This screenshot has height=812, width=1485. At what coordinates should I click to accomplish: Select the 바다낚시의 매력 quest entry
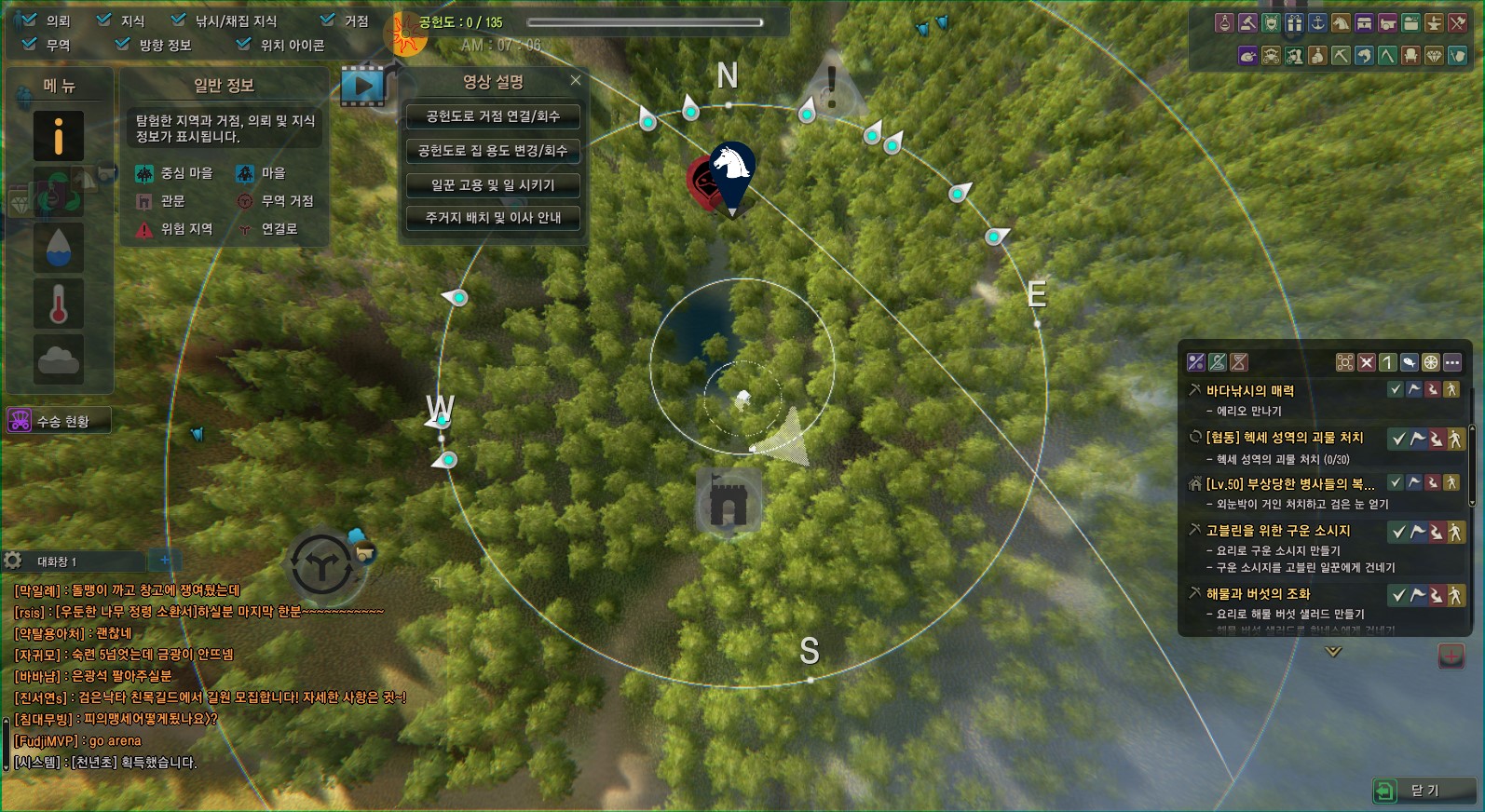point(1249,391)
